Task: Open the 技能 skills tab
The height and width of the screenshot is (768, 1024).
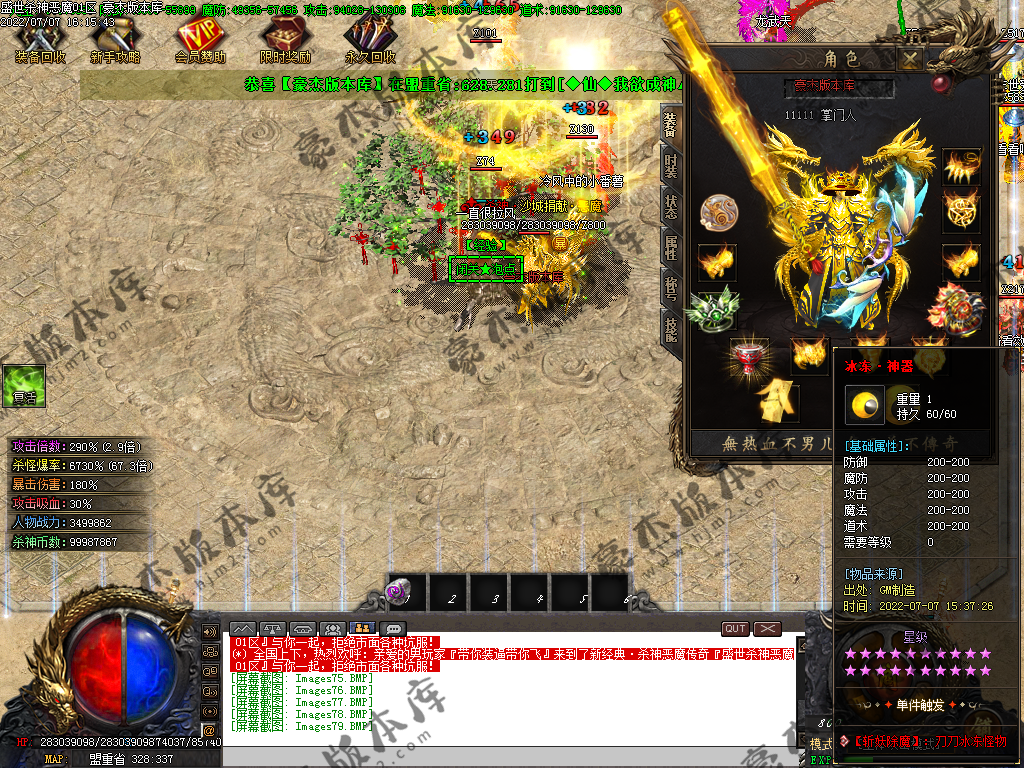Action: pyautogui.click(x=670, y=328)
